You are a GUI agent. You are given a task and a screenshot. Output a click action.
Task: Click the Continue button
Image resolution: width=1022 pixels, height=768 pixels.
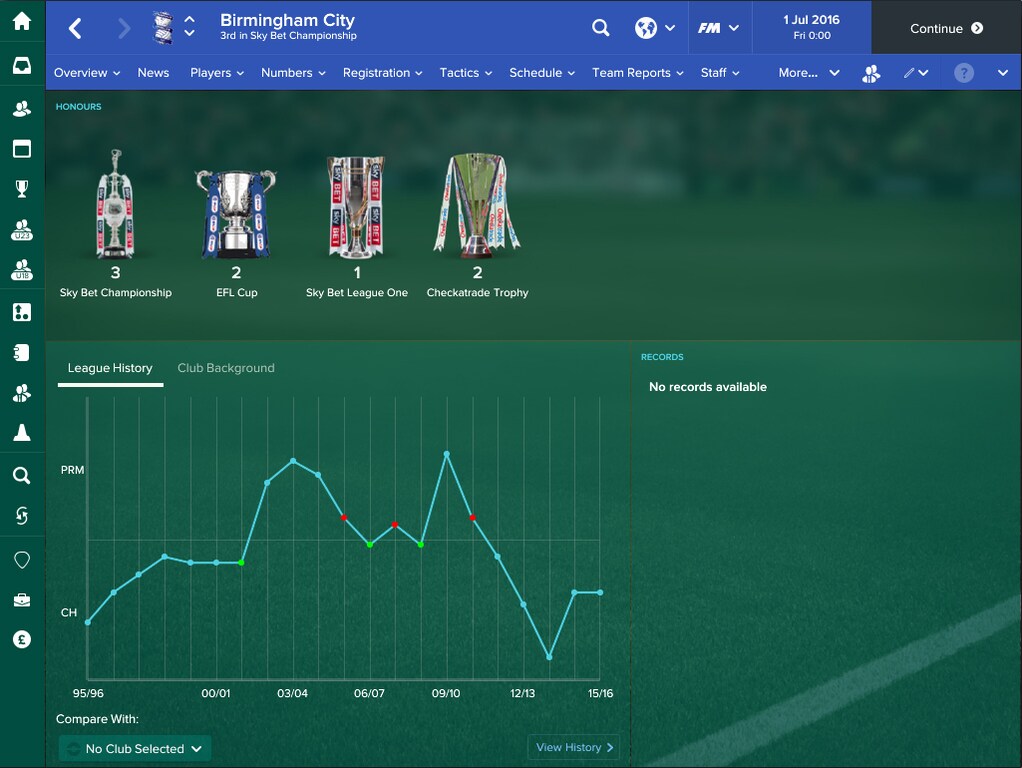[946, 28]
